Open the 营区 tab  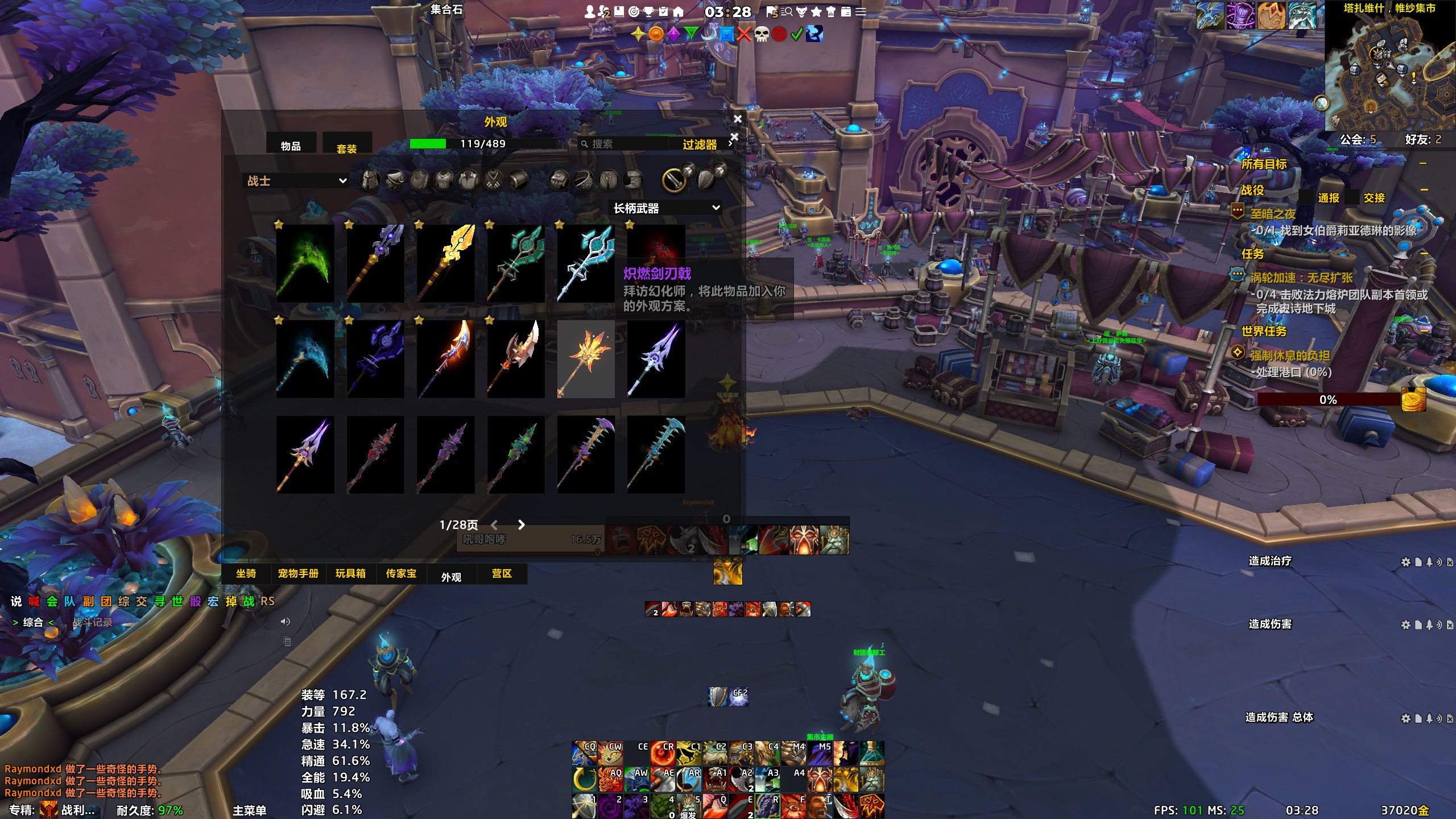coord(502,574)
